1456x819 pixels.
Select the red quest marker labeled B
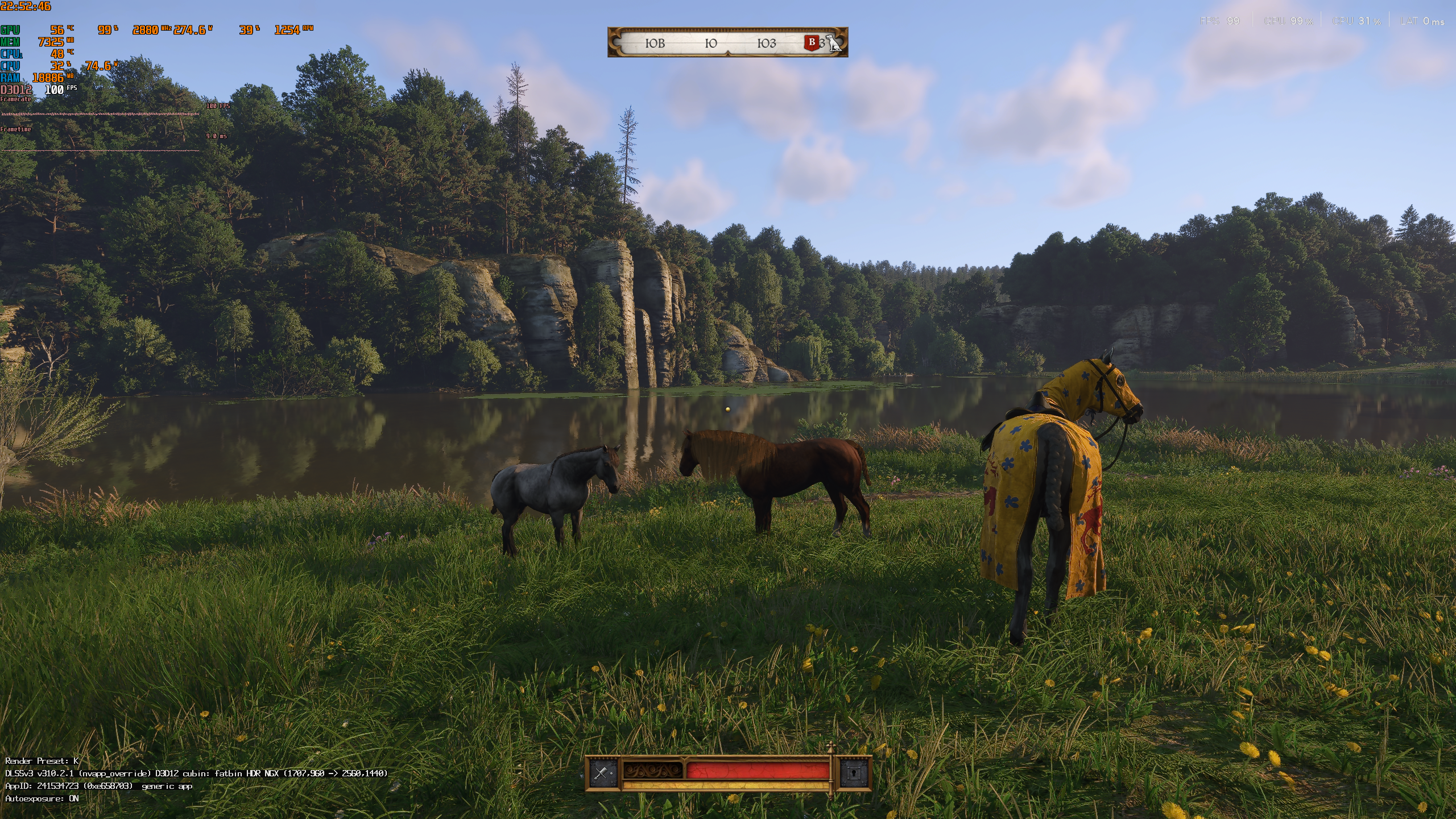812,42
